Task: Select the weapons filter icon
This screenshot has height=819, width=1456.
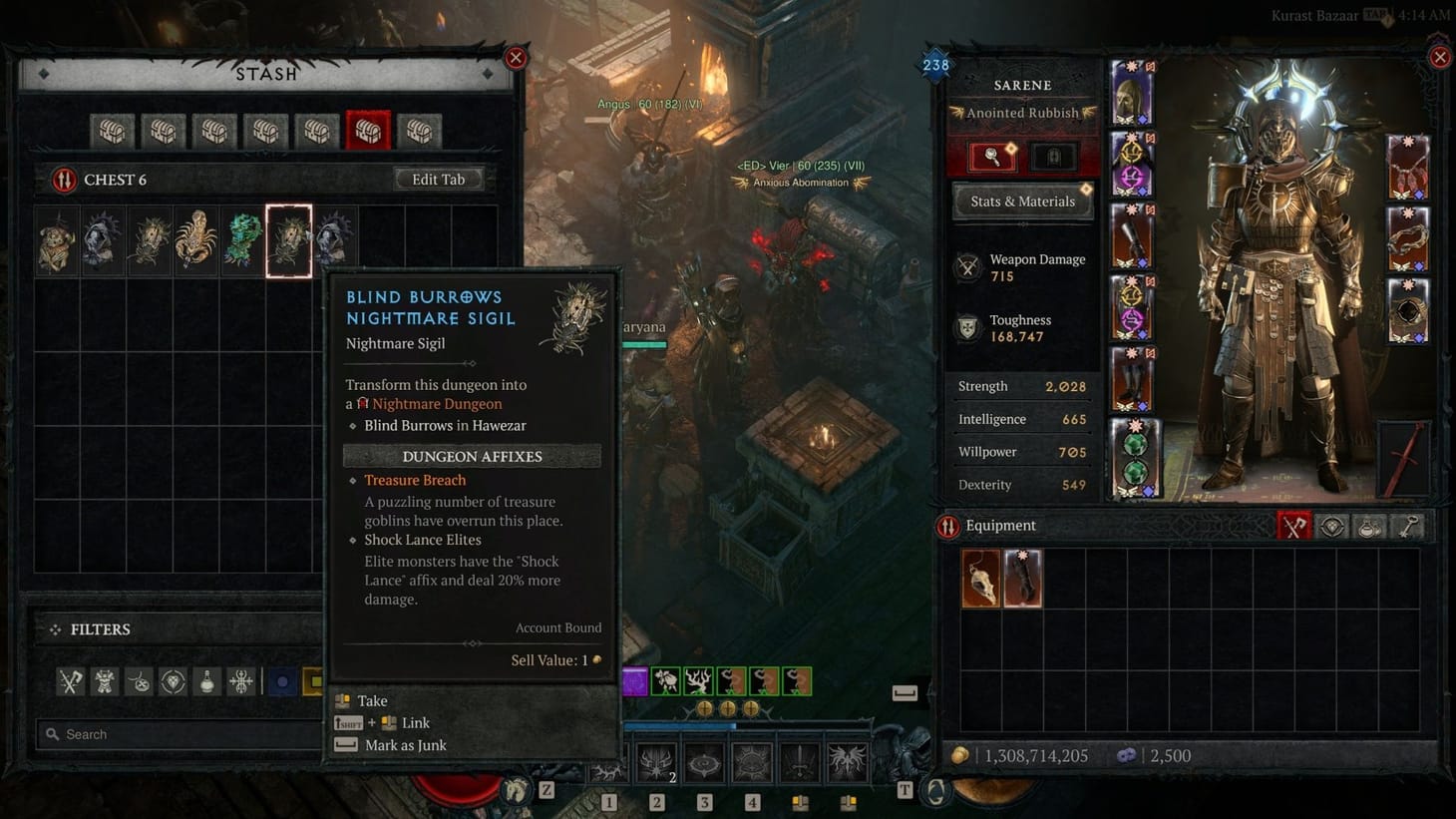Action: pyautogui.click(x=70, y=681)
